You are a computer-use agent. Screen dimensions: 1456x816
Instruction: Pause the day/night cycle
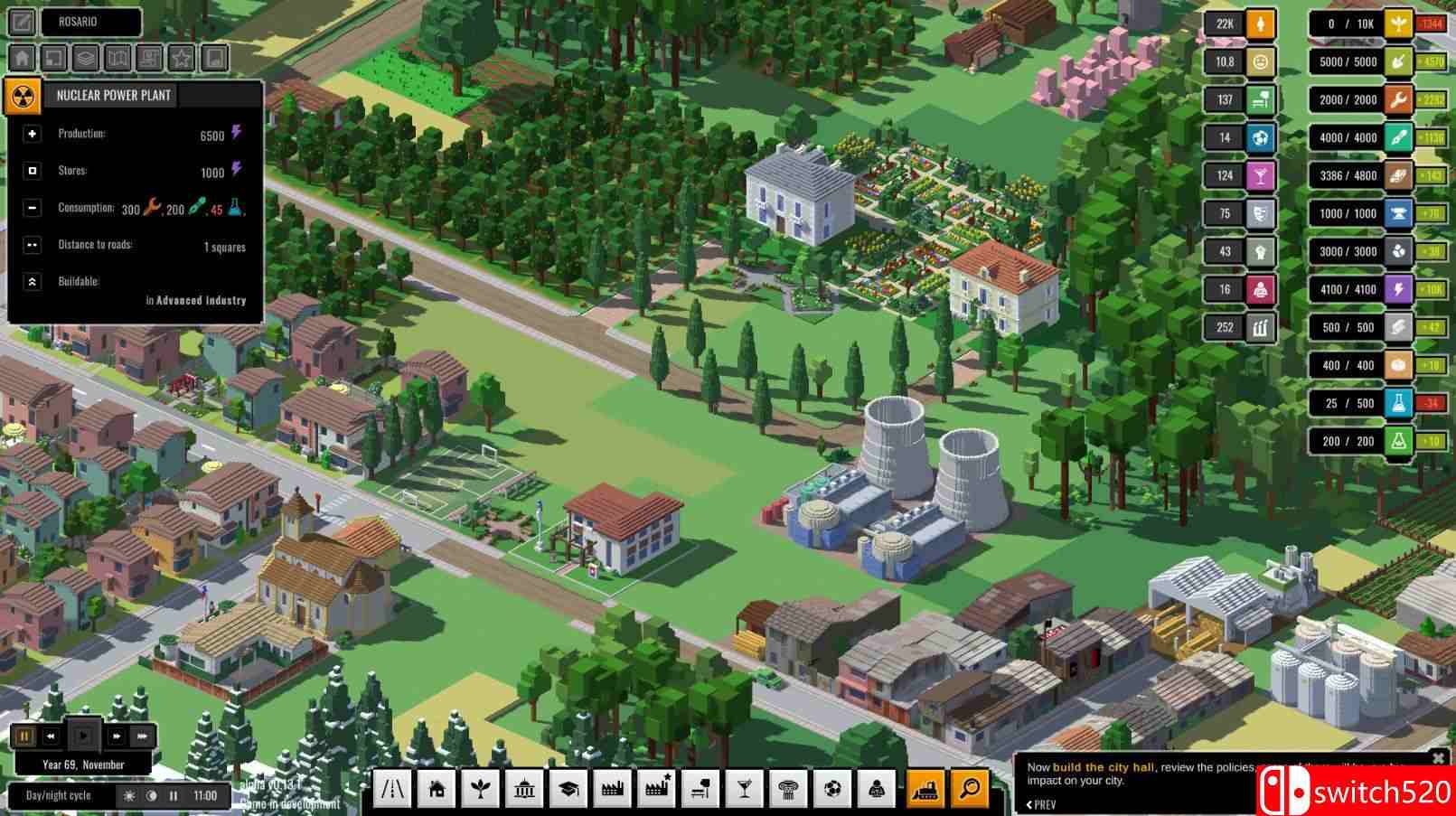[174, 796]
